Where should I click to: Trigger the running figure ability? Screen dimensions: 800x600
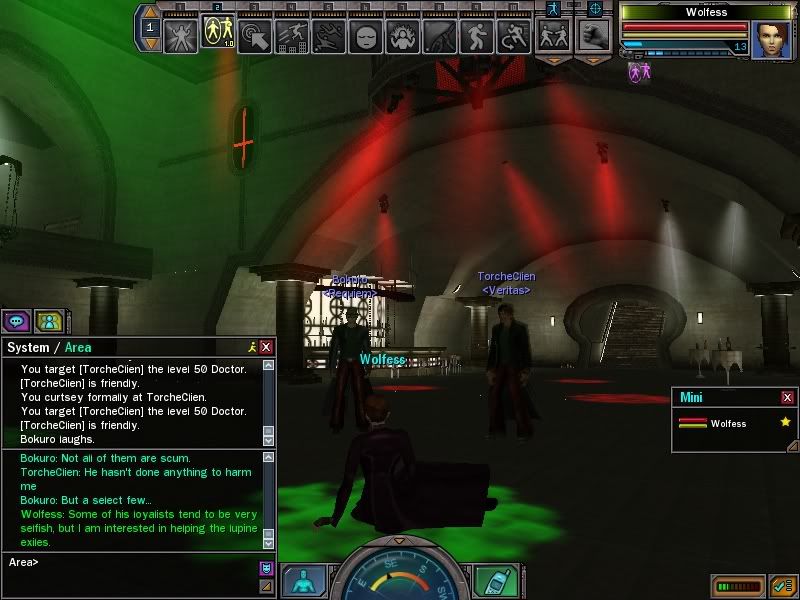(x=476, y=37)
